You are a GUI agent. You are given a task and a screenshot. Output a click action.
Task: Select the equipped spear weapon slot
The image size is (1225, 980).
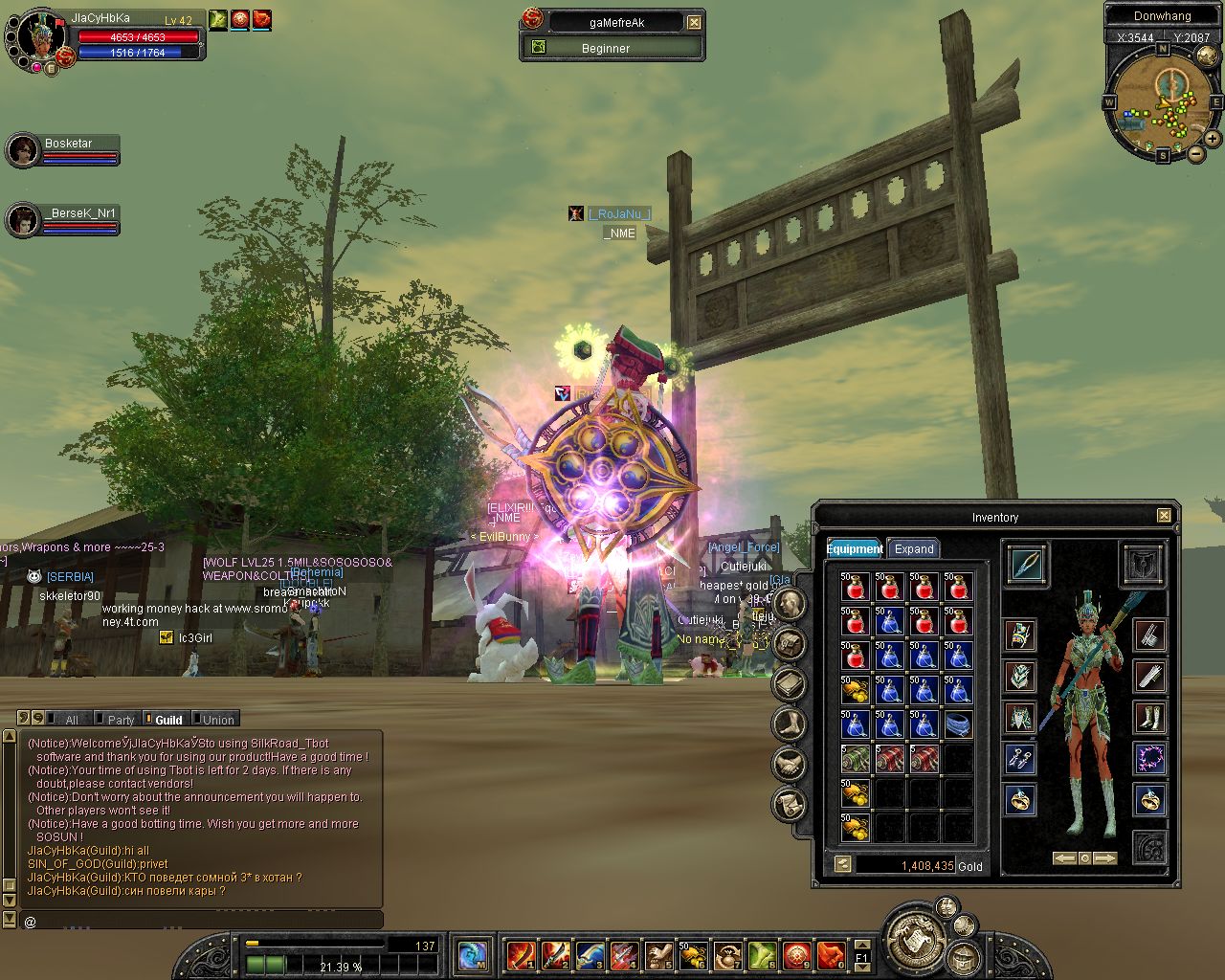1027,564
